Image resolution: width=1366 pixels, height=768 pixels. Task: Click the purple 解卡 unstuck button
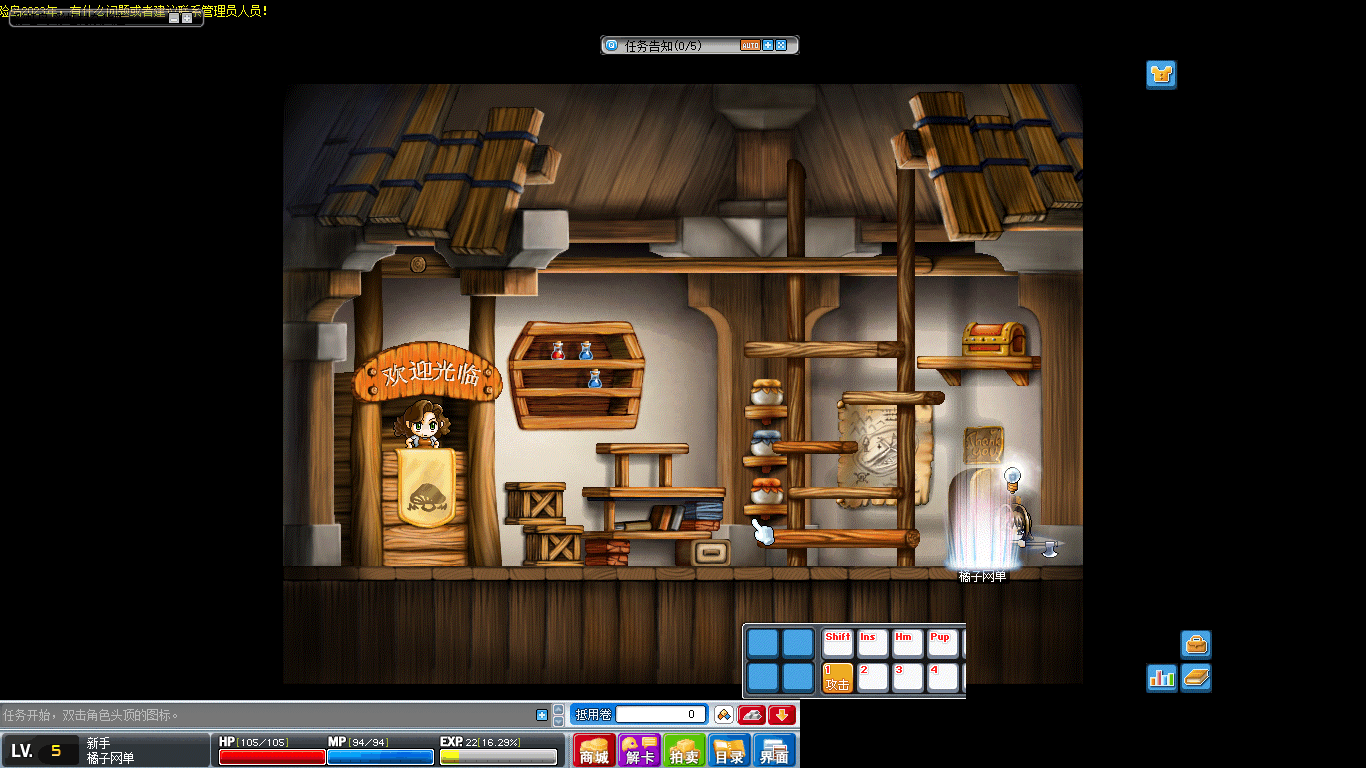click(639, 750)
